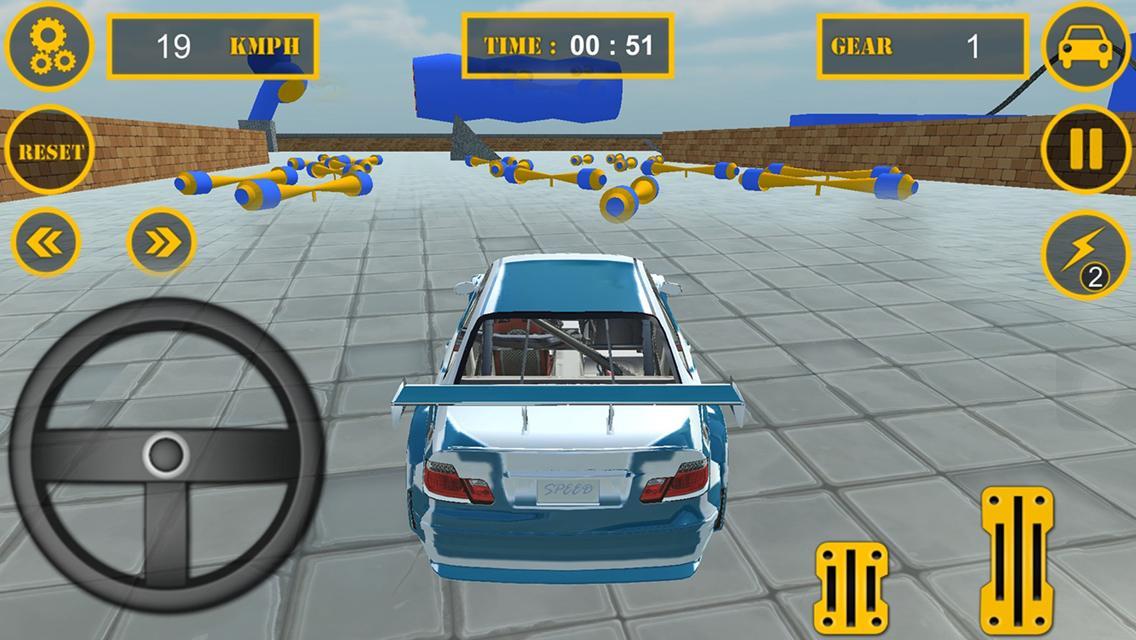Click the RESET button

click(x=50, y=152)
